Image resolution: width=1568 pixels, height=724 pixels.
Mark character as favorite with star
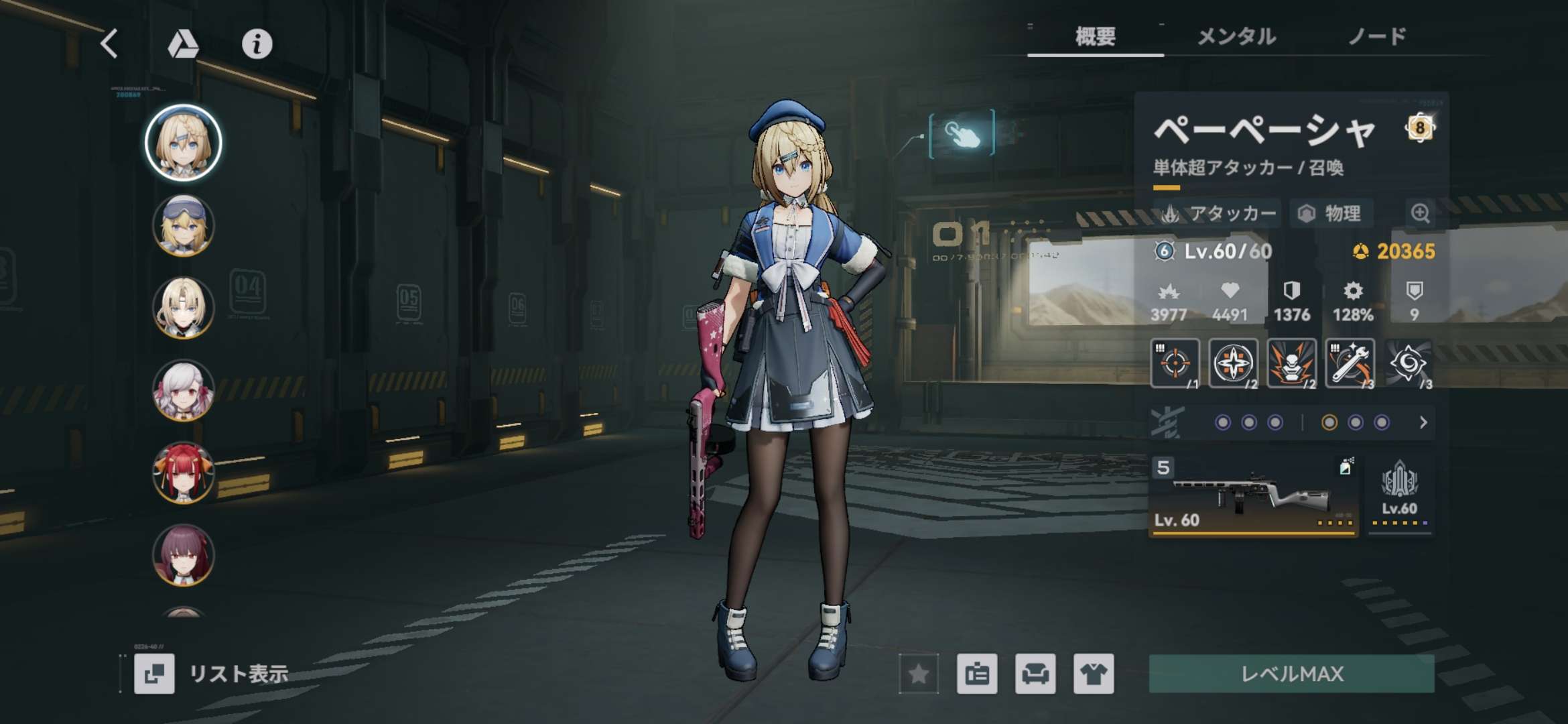918,673
